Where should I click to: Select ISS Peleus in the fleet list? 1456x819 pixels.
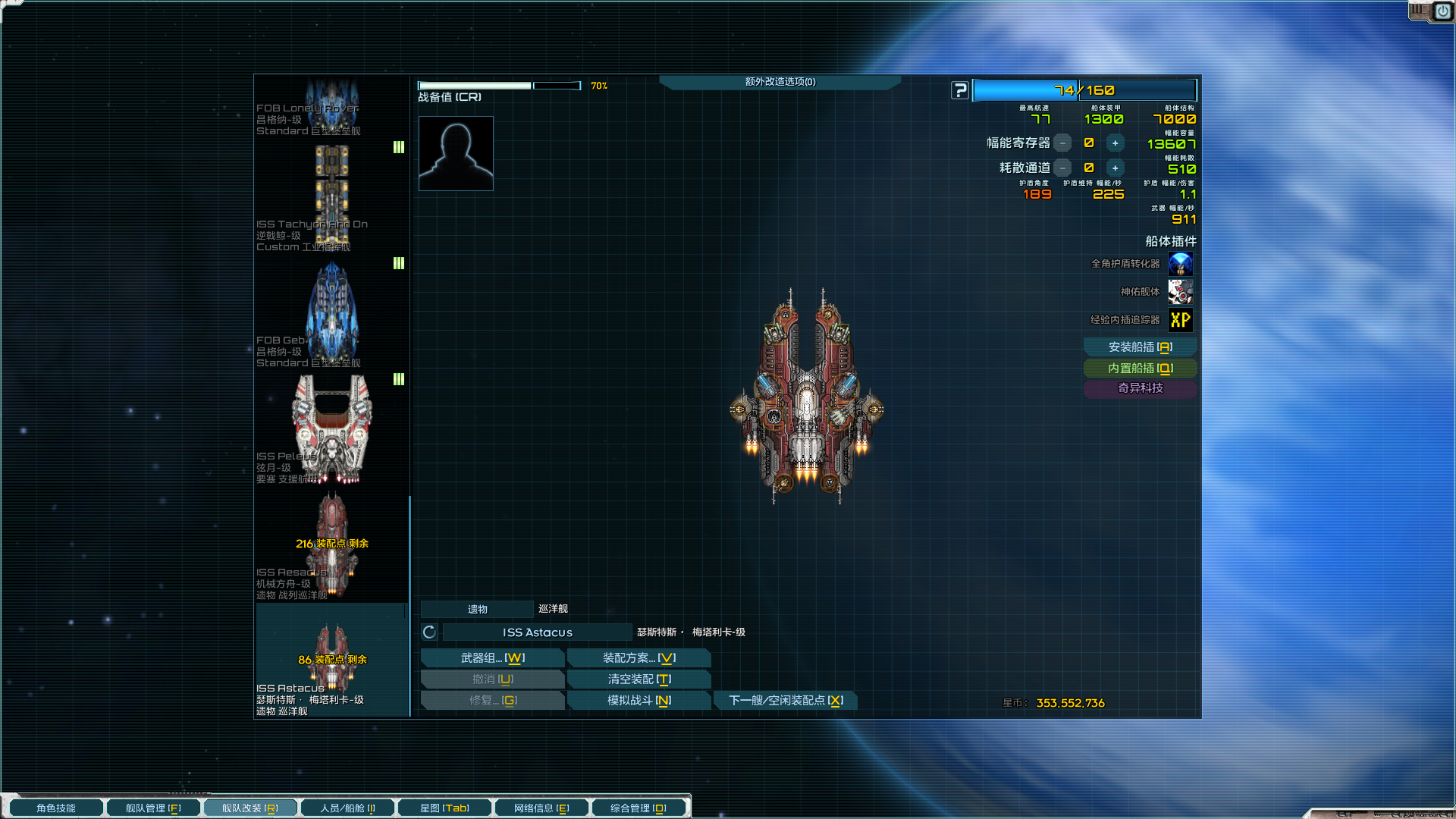click(x=331, y=430)
